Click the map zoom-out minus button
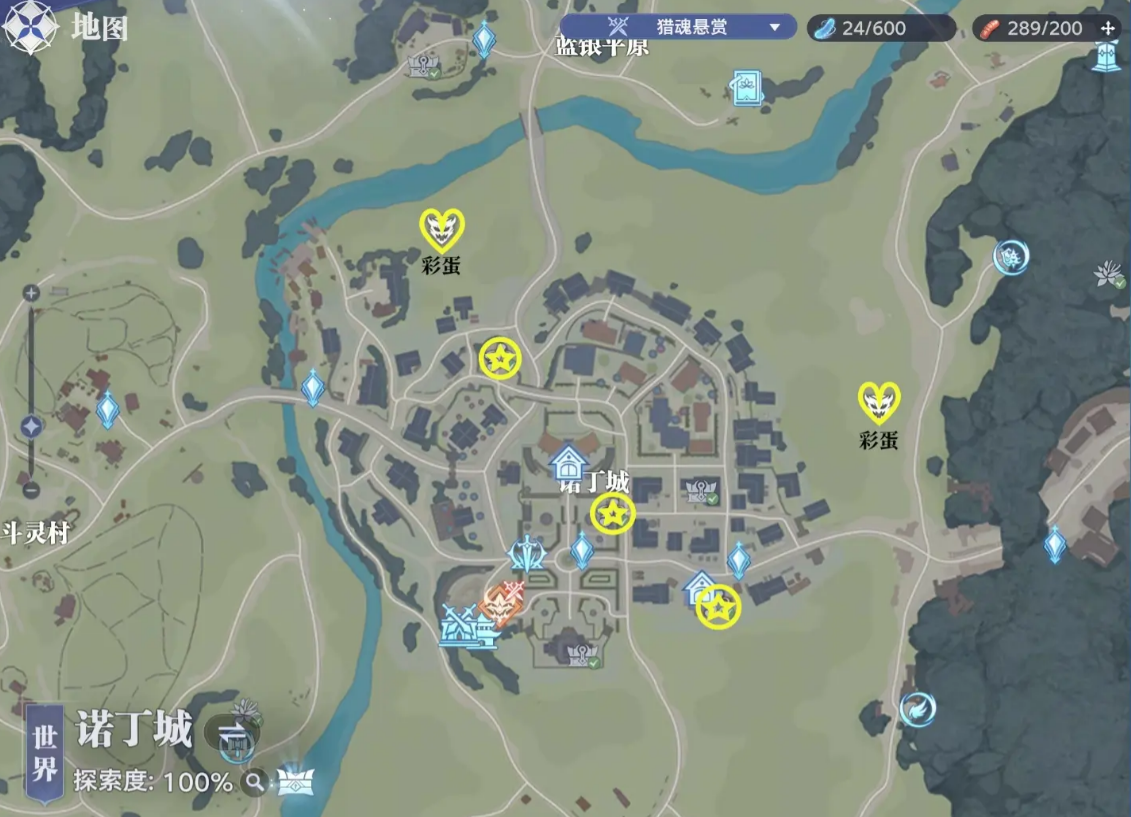This screenshot has width=1131, height=817. [31, 490]
